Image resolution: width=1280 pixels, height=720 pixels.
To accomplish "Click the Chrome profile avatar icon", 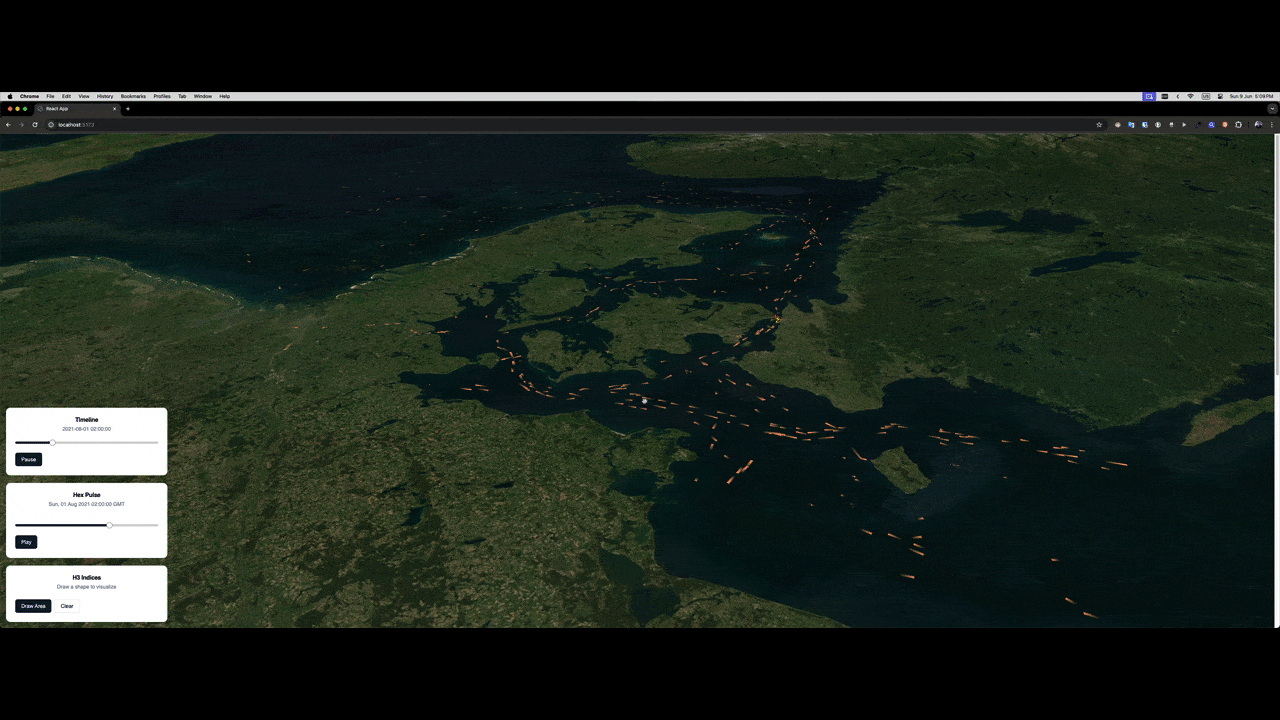I will click(x=1258, y=124).
